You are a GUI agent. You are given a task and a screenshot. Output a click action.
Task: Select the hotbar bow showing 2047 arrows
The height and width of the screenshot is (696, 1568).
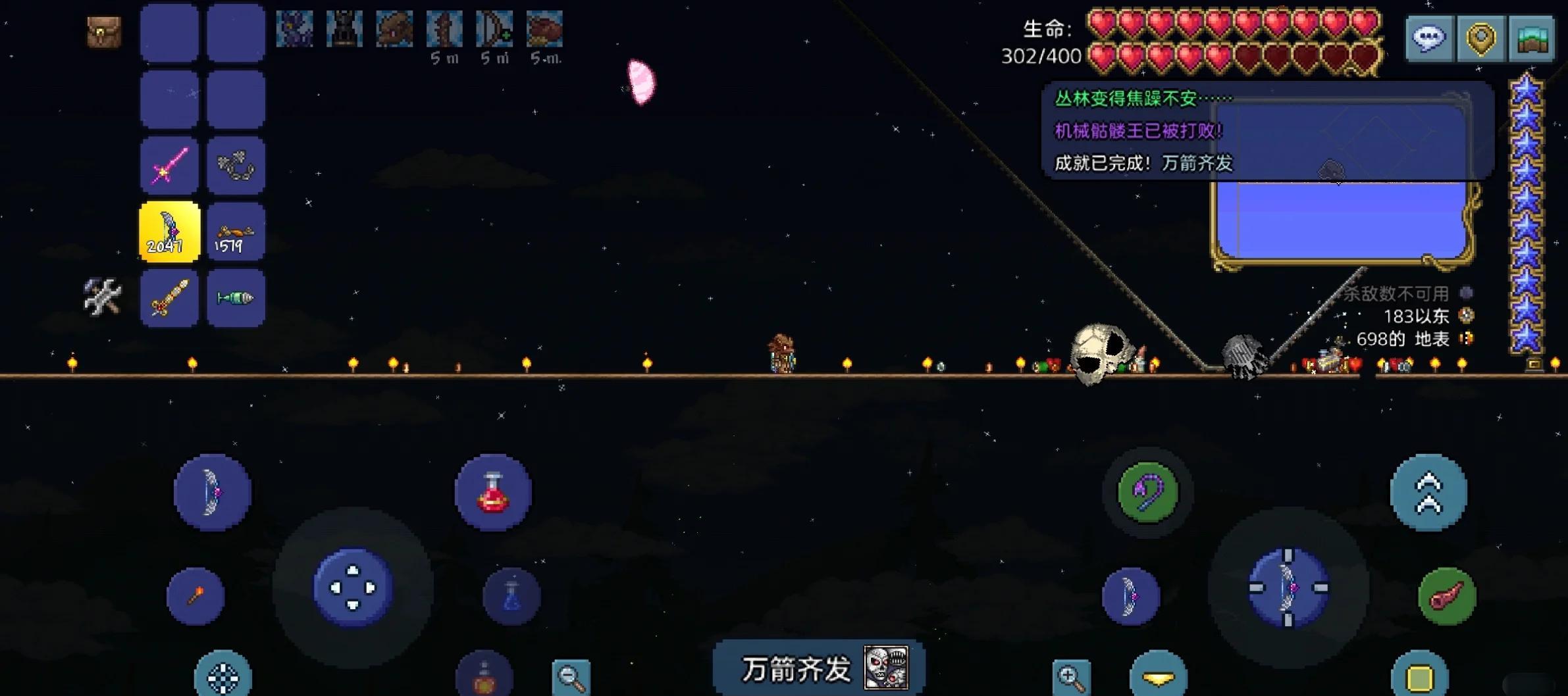(x=169, y=232)
